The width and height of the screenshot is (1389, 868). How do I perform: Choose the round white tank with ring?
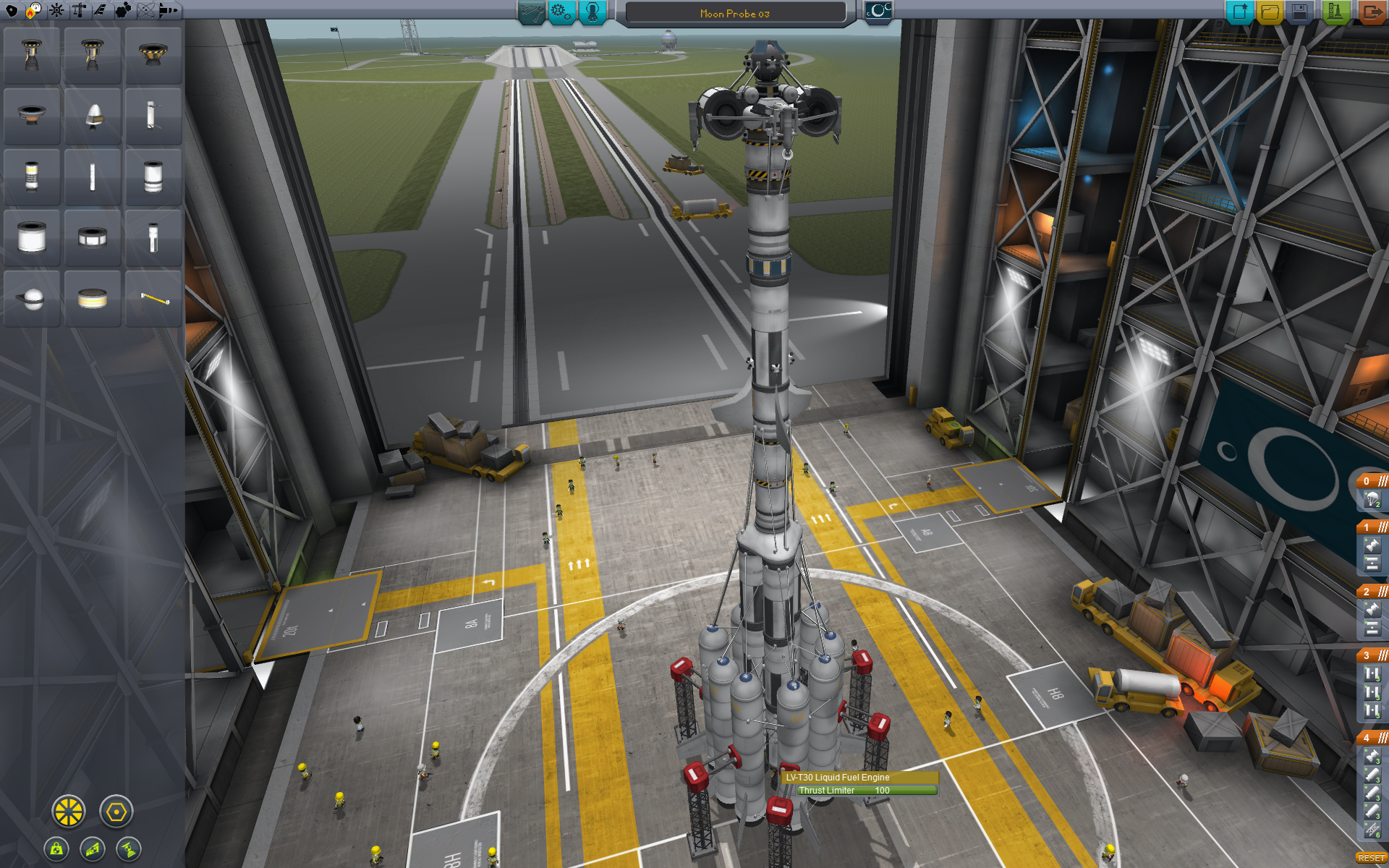point(32,298)
